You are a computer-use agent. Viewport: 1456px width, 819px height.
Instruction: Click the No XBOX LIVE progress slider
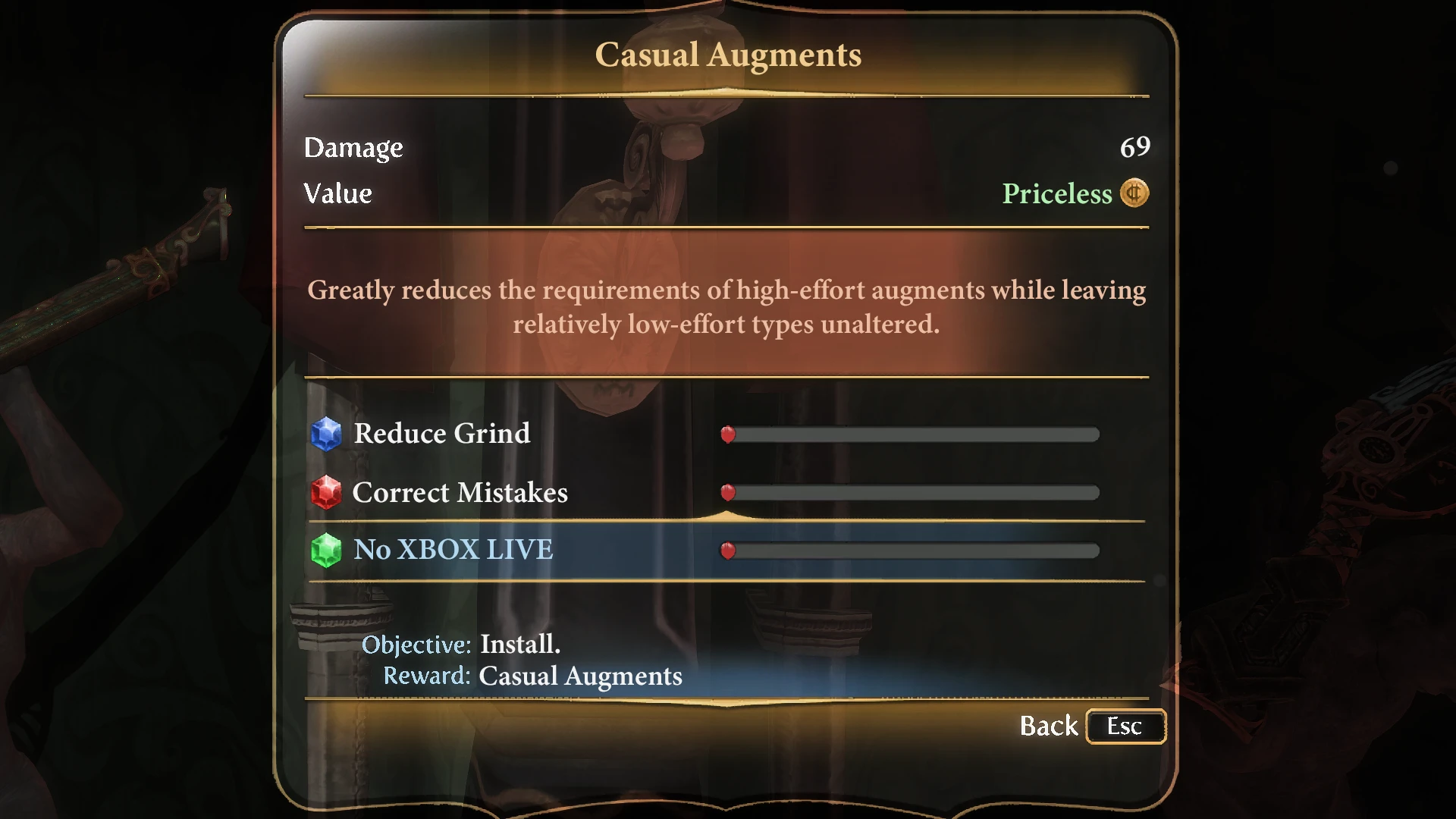(x=910, y=551)
